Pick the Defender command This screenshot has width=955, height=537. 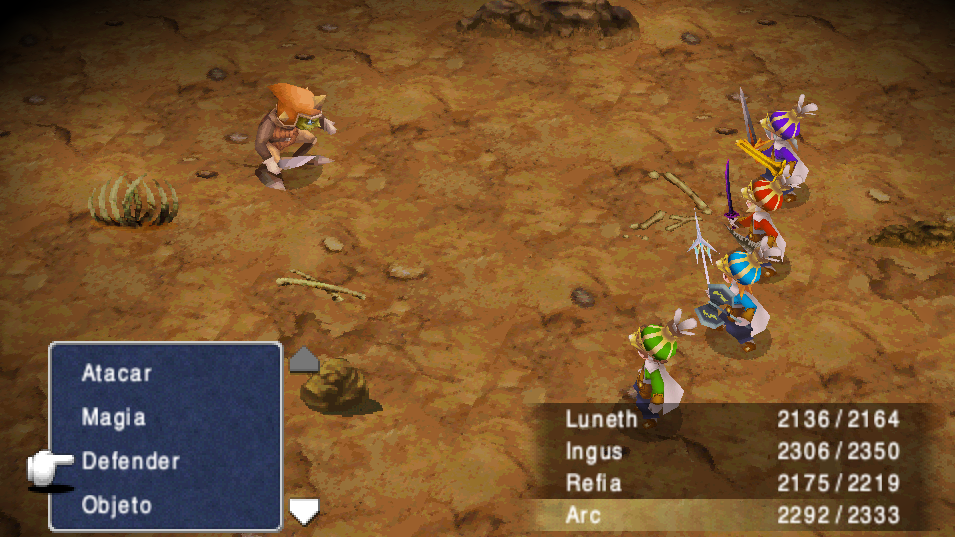click(x=130, y=461)
